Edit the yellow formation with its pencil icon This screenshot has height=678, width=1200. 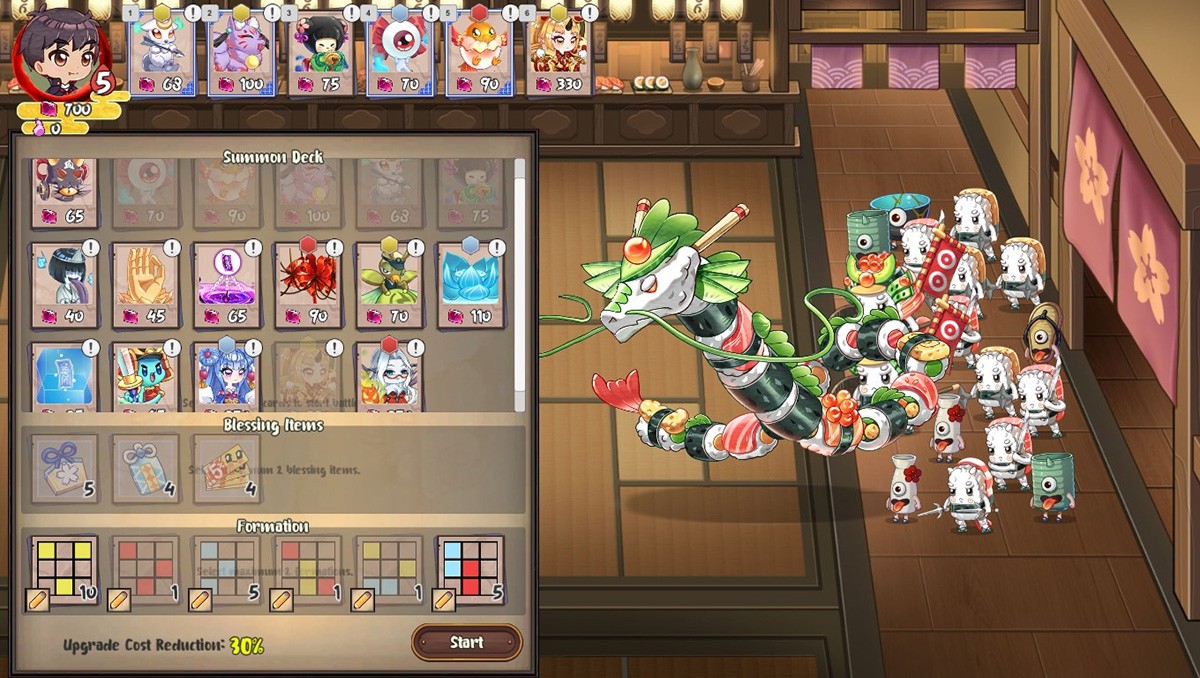pyautogui.click(x=37, y=600)
